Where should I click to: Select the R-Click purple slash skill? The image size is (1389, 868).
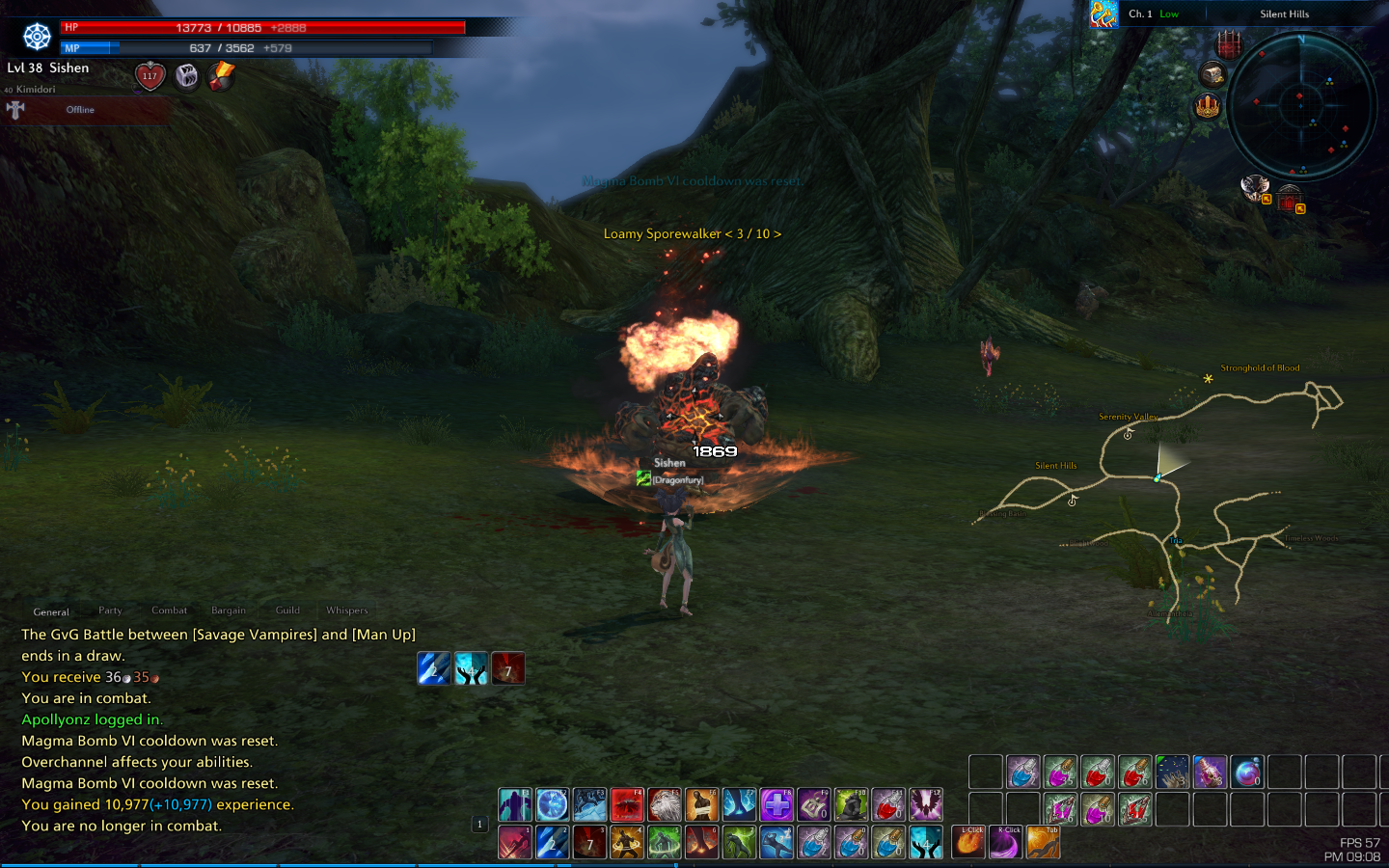(x=1006, y=842)
